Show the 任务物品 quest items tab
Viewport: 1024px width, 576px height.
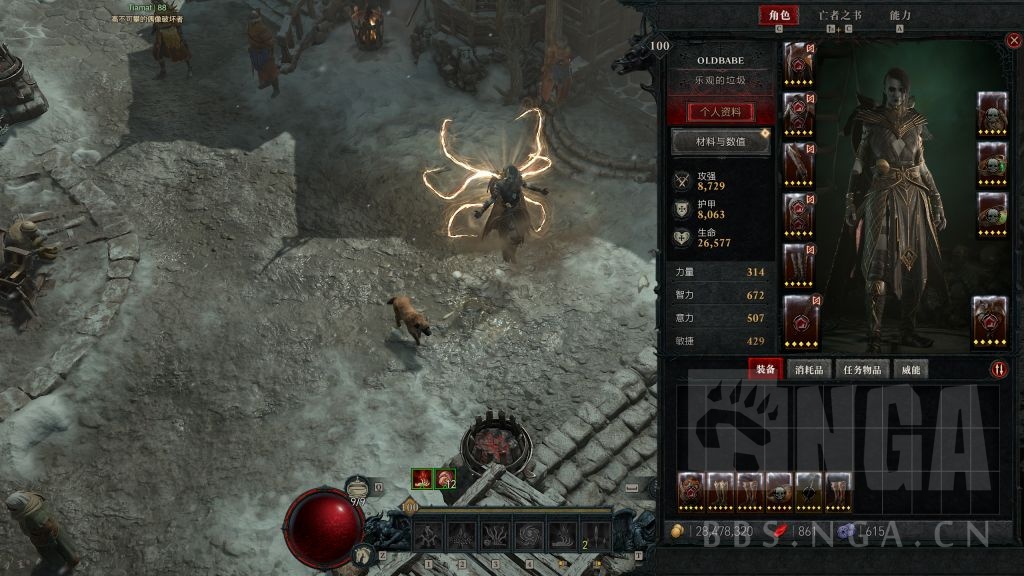point(860,369)
